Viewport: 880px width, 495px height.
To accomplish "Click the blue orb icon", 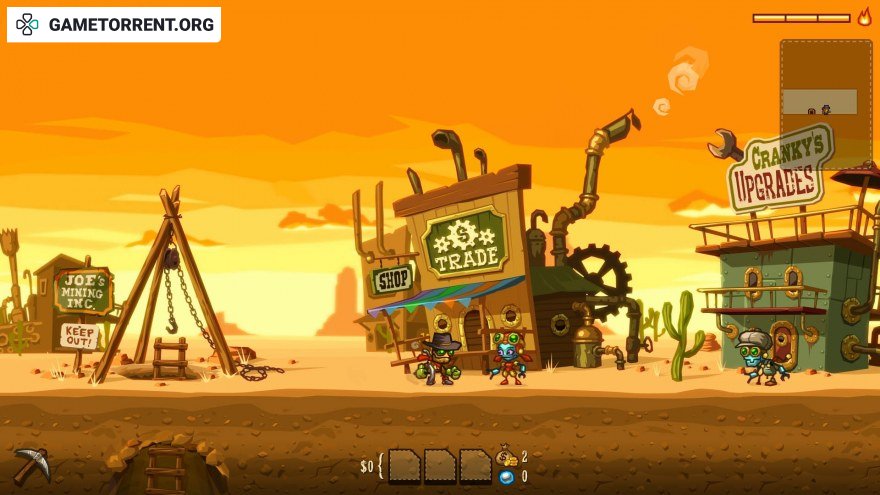I will [507, 477].
